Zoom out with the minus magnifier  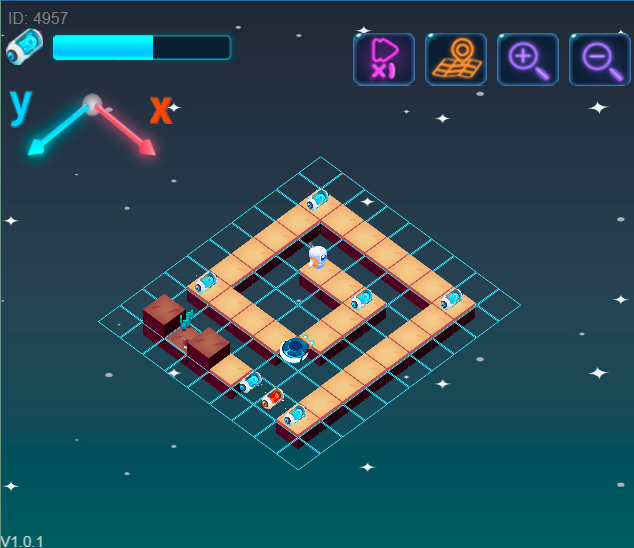600,59
